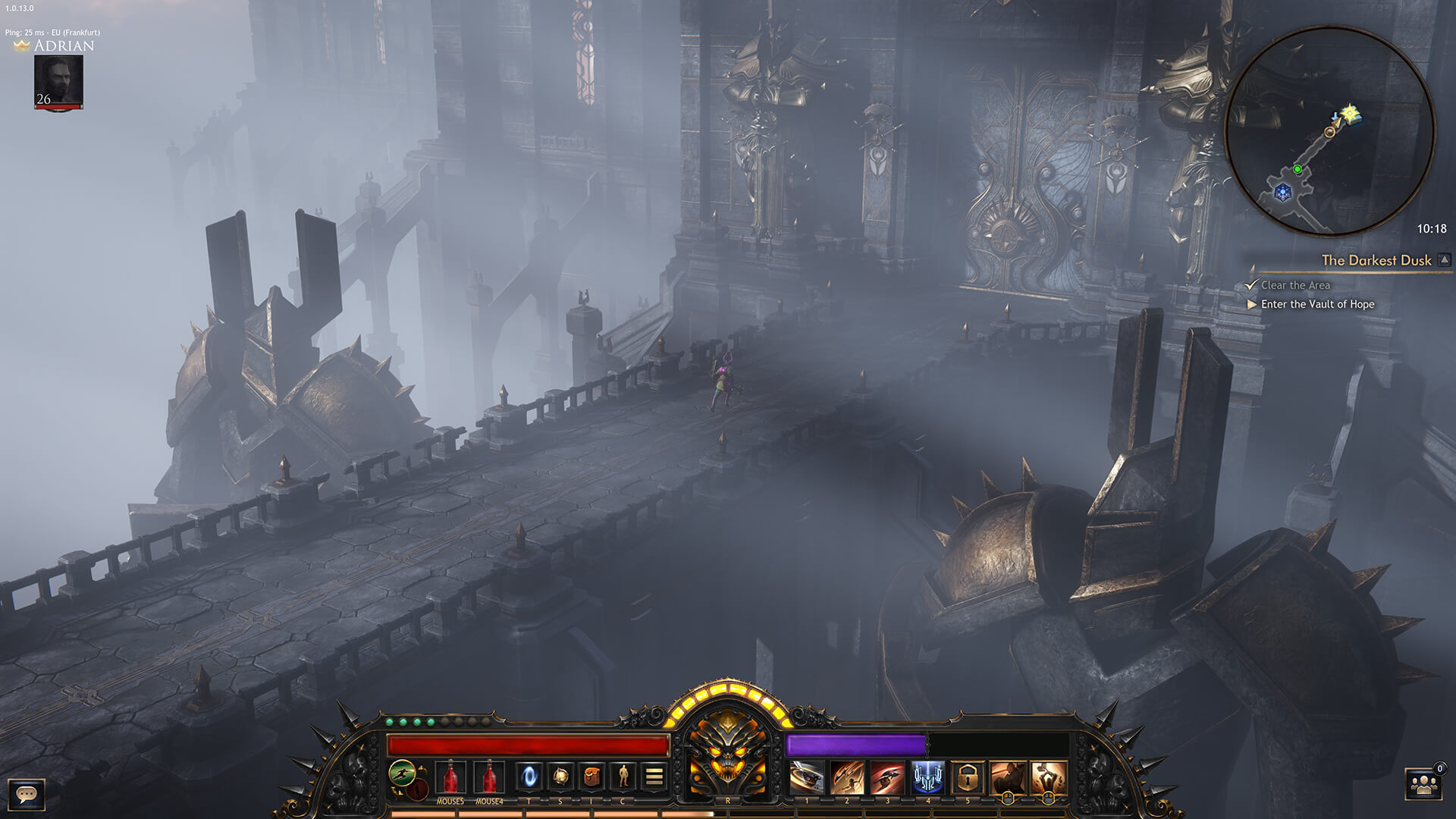1456x819 pixels.
Task: Open the skills panel icon
Action: click(x=560, y=777)
